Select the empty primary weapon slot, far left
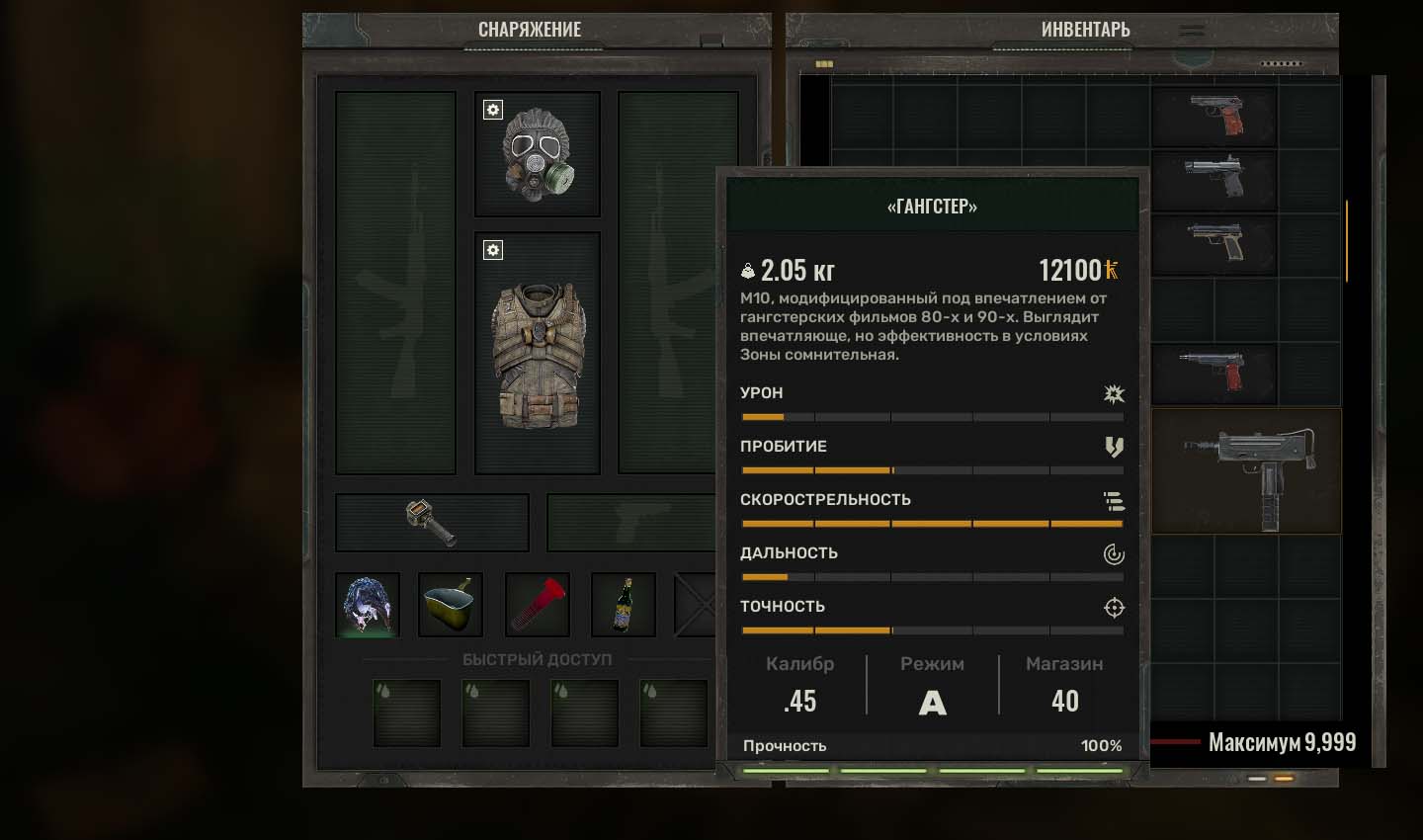Screen dimensions: 1423x840 click(395, 283)
